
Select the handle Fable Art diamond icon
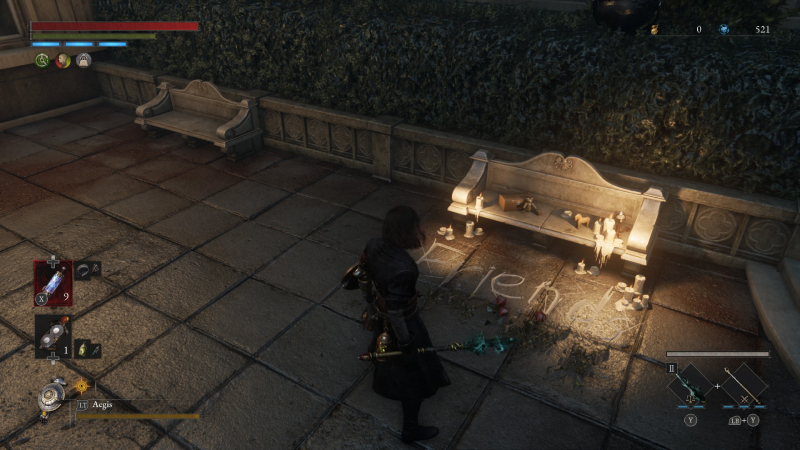tap(745, 383)
